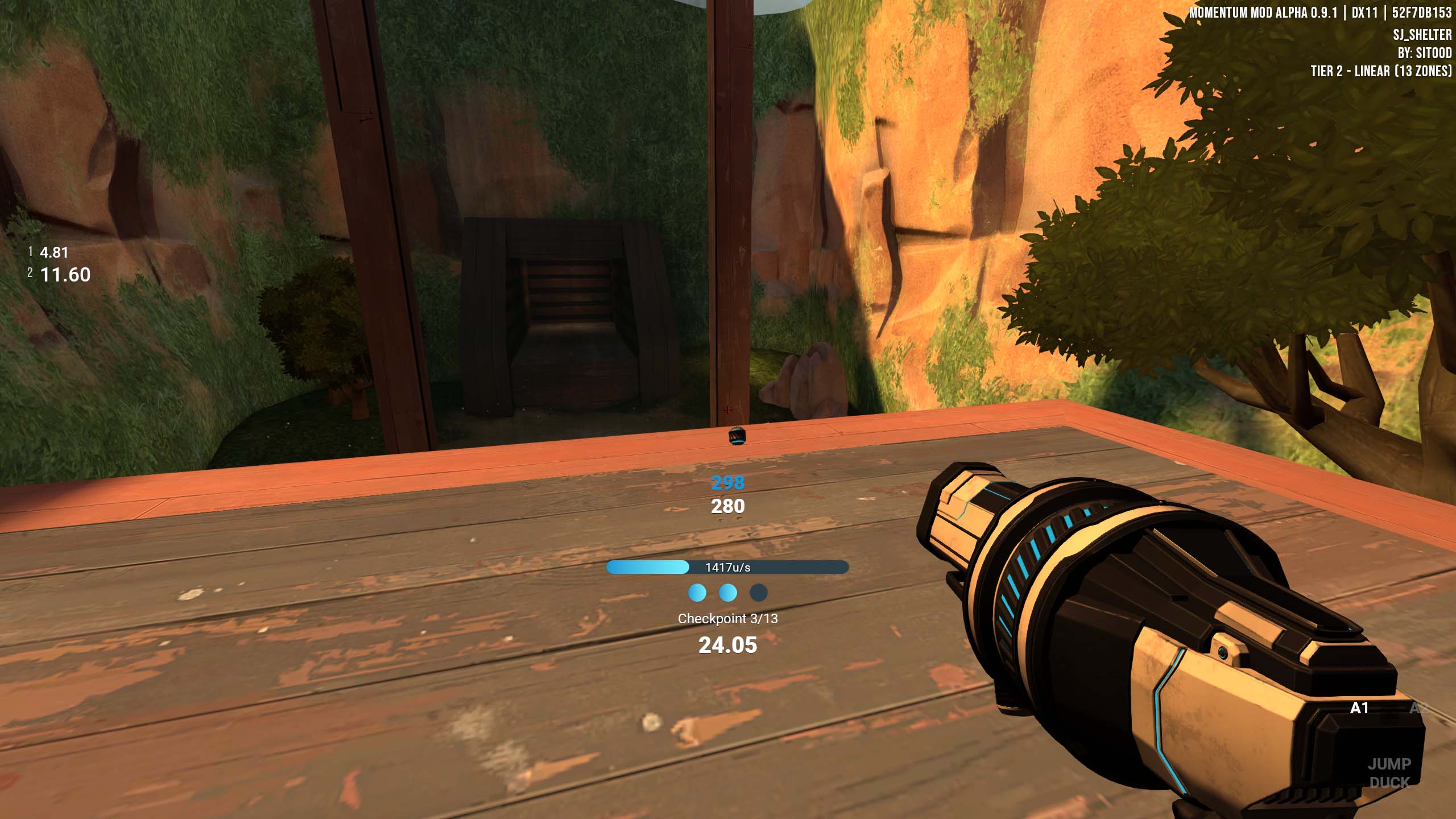Image resolution: width=1456 pixels, height=819 pixels.
Task: Click the 24.05 run timer
Action: pyautogui.click(x=729, y=645)
